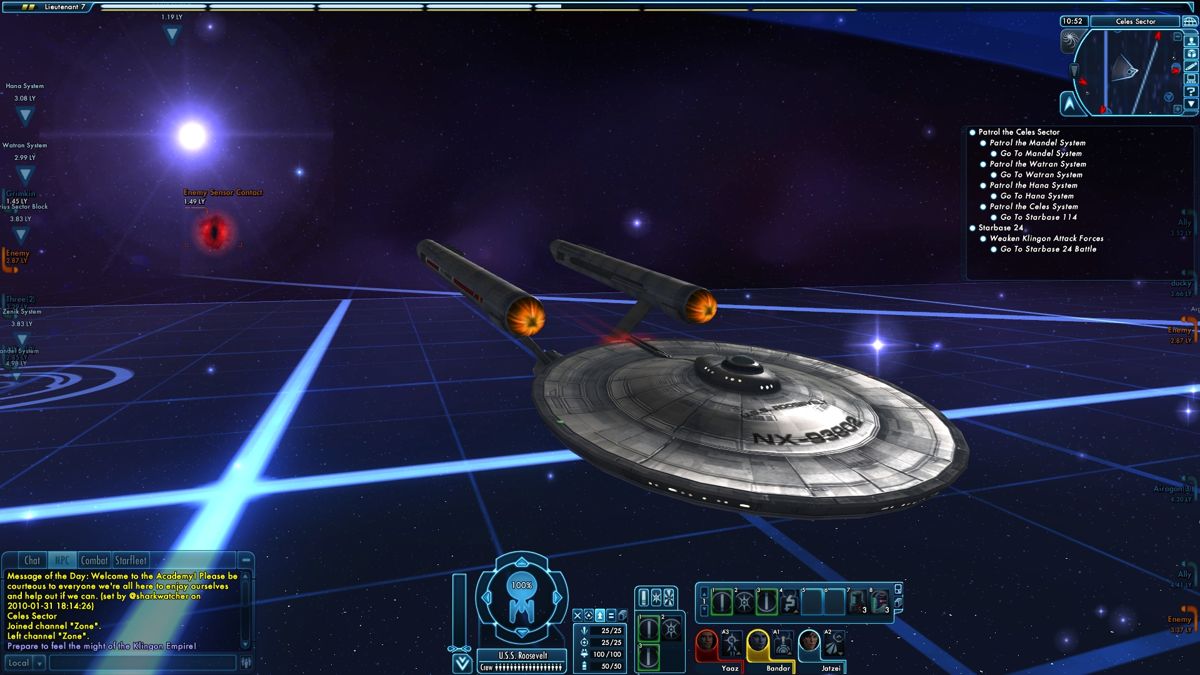
Task: Select the Go To Mandel System objective
Action: pos(1041,154)
